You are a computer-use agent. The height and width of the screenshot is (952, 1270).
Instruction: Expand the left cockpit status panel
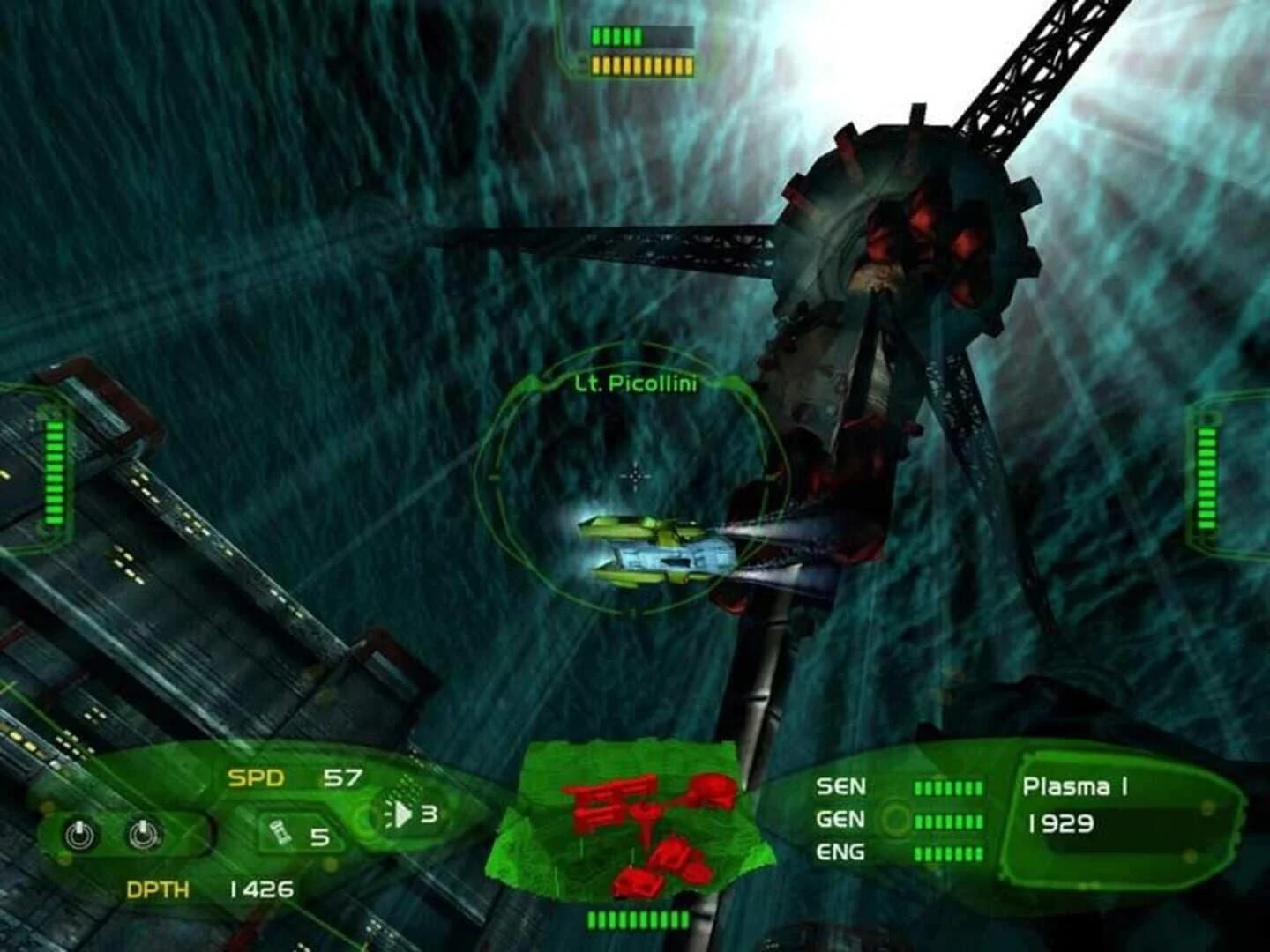[x=53, y=472]
